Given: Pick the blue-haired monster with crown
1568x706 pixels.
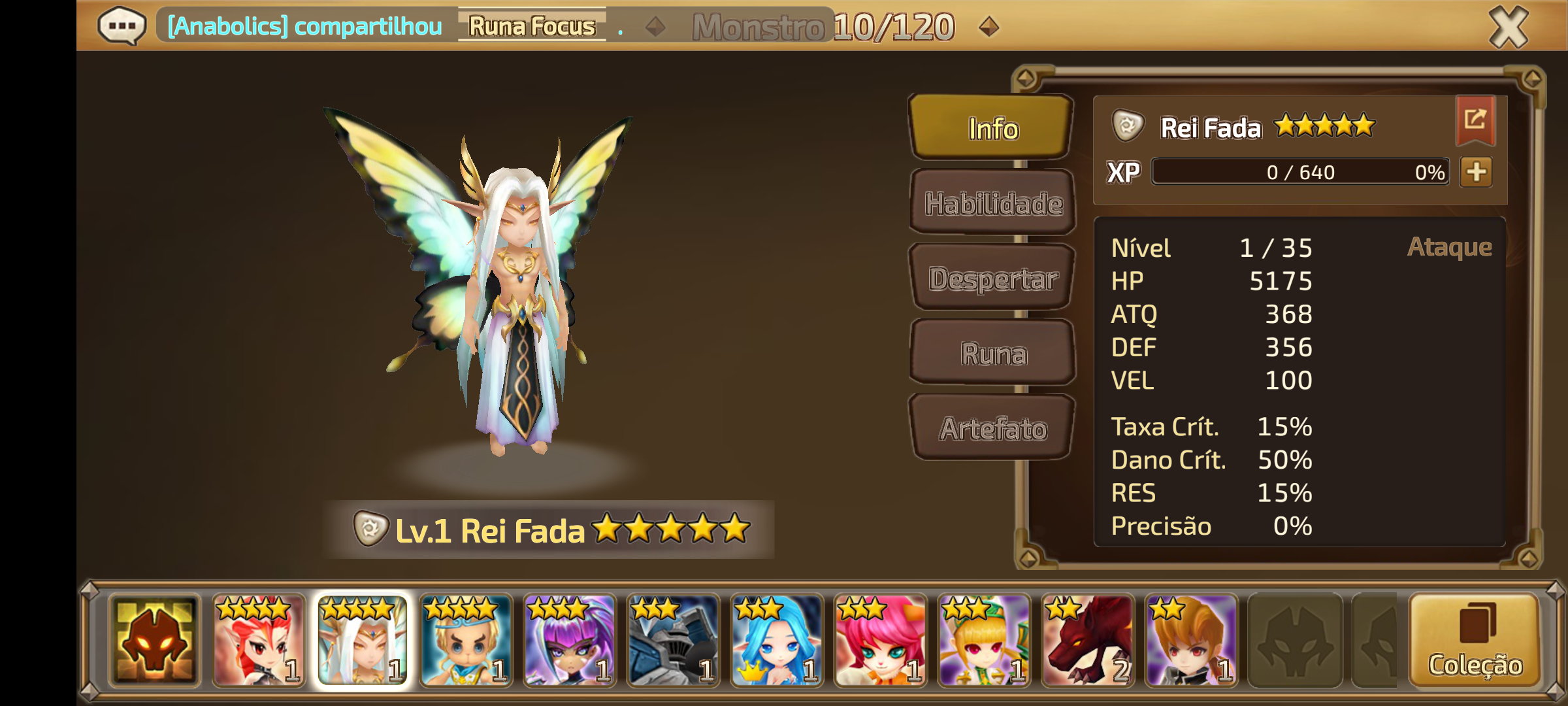Looking at the screenshot, I should click(x=776, y=641).
